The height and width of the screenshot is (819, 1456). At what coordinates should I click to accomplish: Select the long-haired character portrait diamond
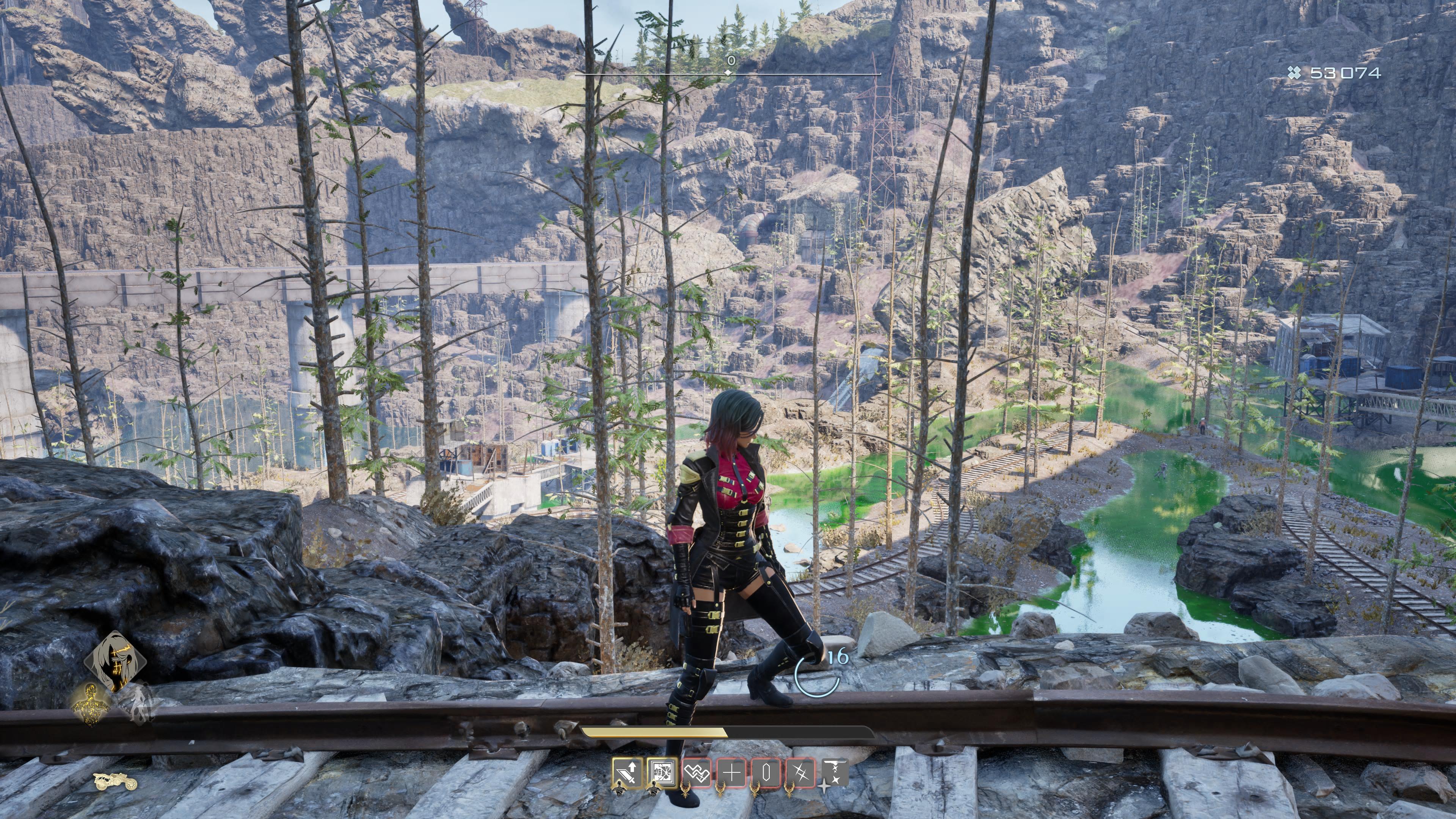[115, 661]
